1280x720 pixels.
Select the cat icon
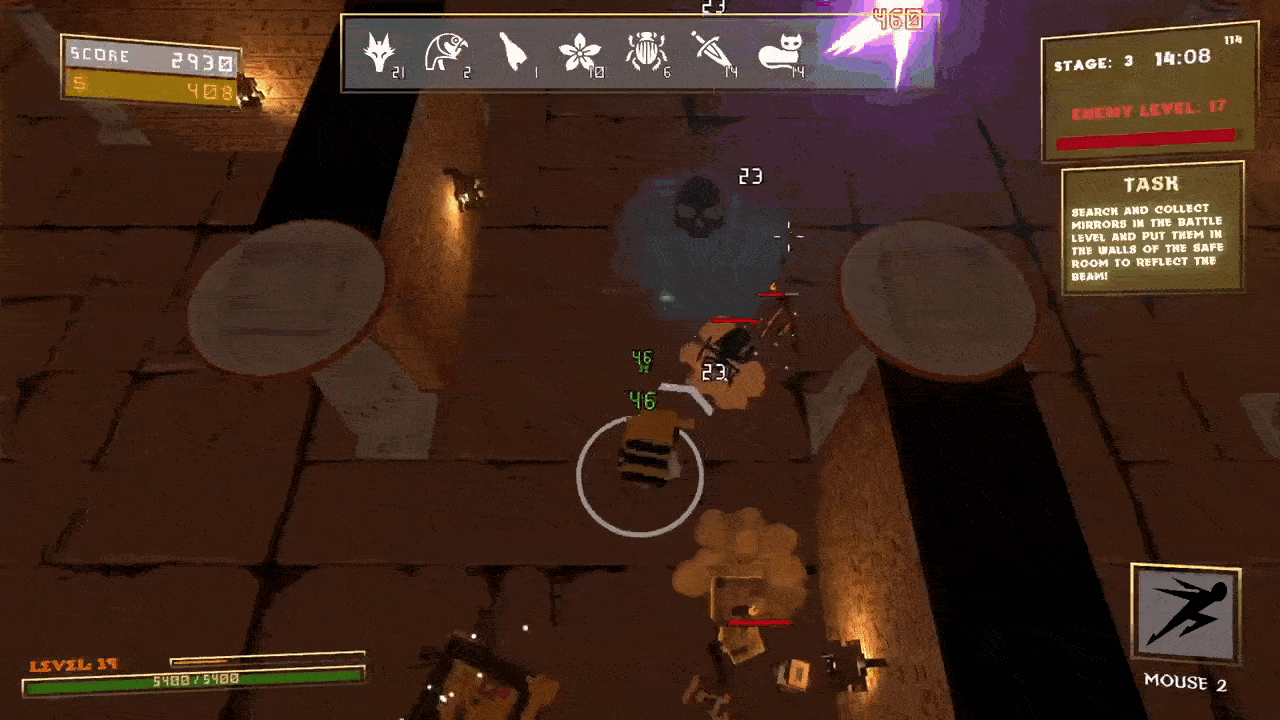779,52
